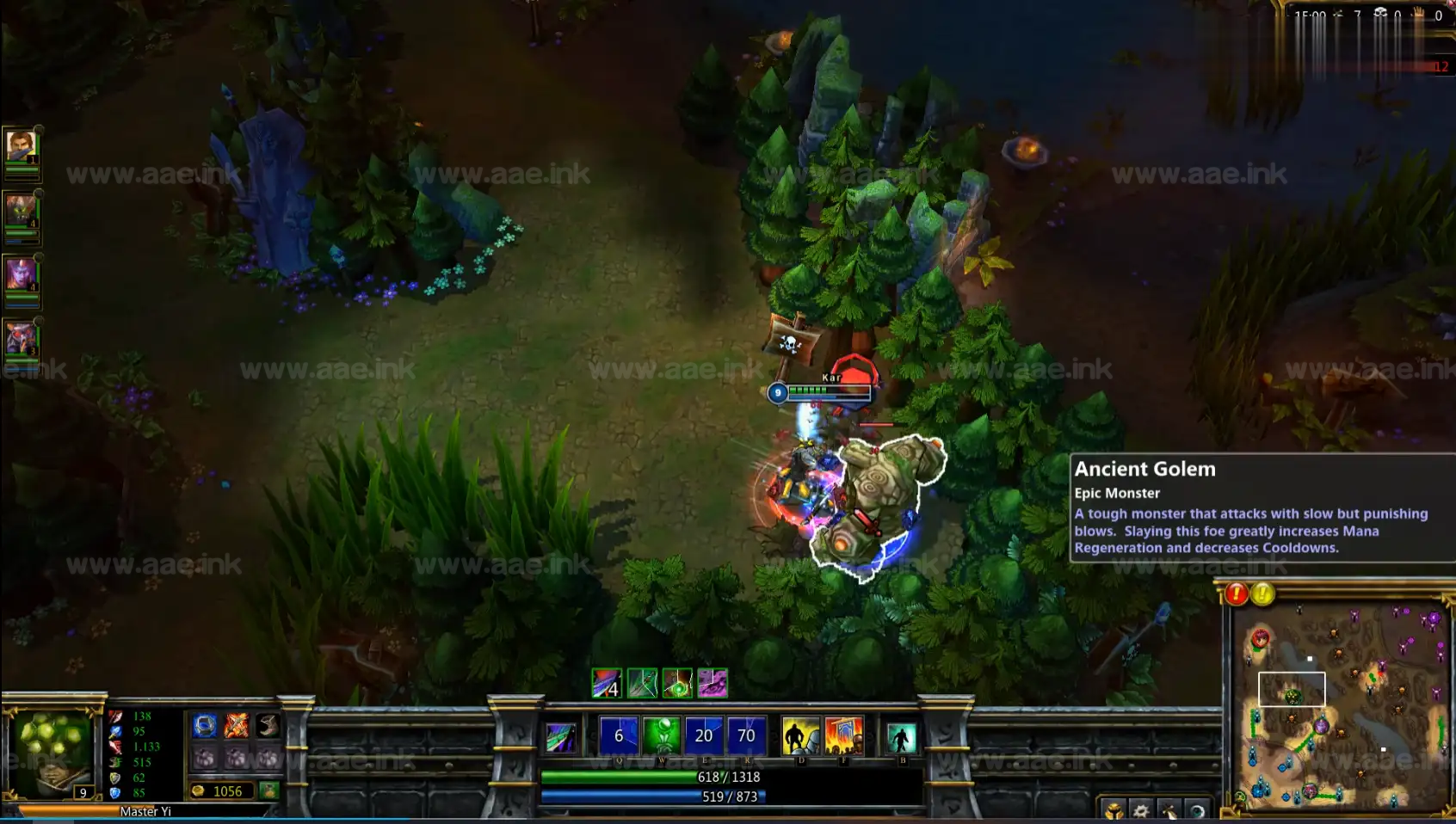Viewport: 1456px width, 824px height.
Task: Cast the green W Meditate ability
Action: coord(662,735)
